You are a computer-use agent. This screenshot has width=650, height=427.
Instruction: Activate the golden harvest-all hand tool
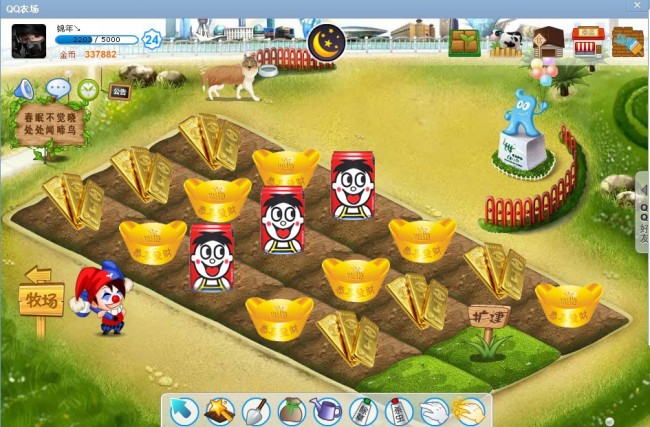click(x=468, y=411)
